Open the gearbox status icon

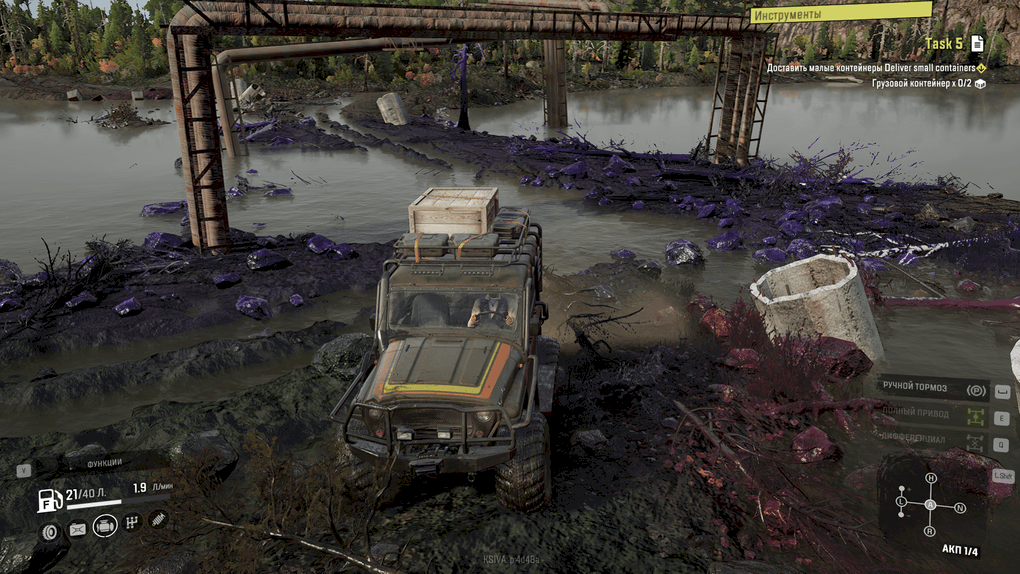point(132,522)
